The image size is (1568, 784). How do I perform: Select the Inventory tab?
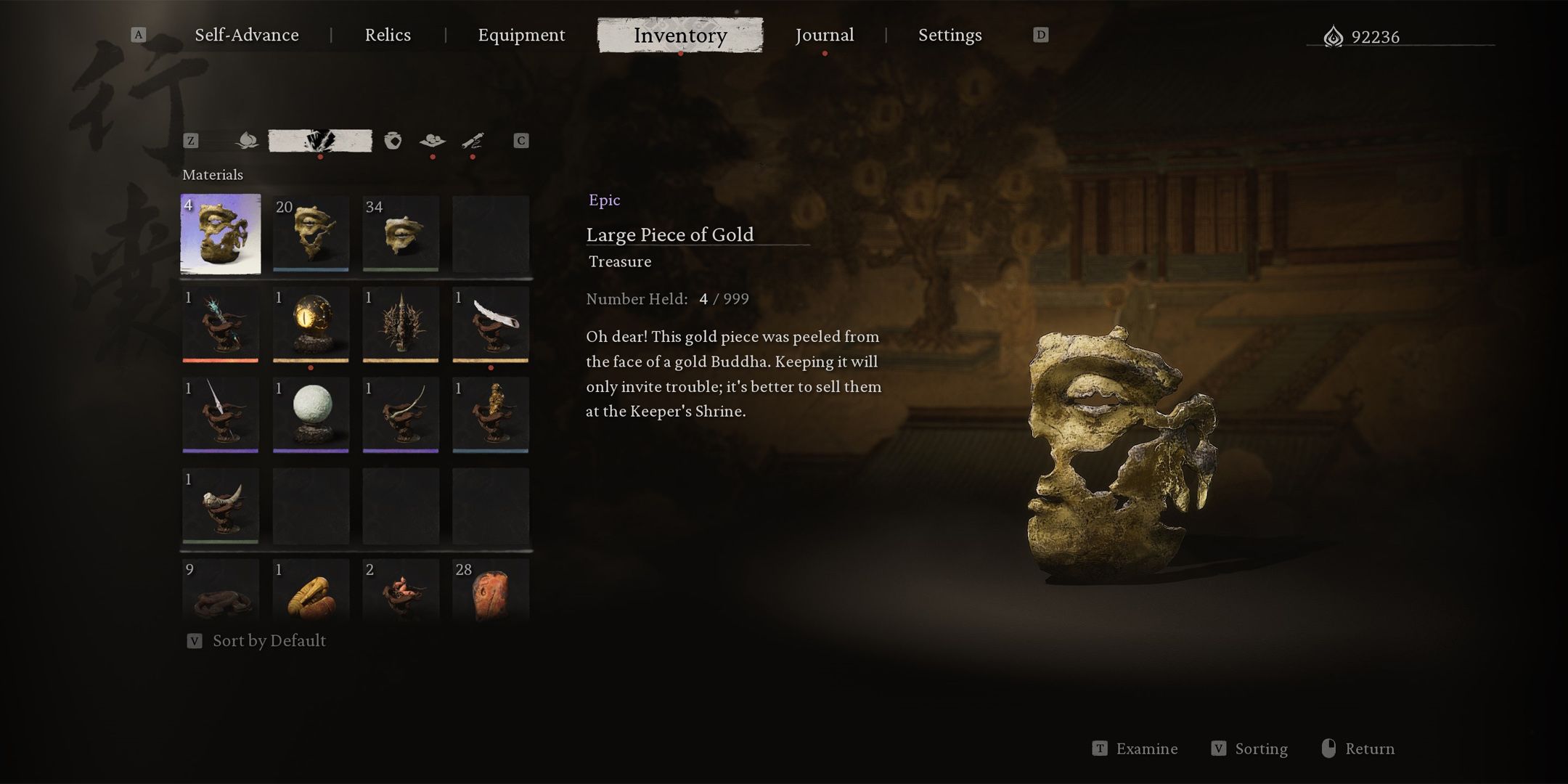click(x=680, y=35)
